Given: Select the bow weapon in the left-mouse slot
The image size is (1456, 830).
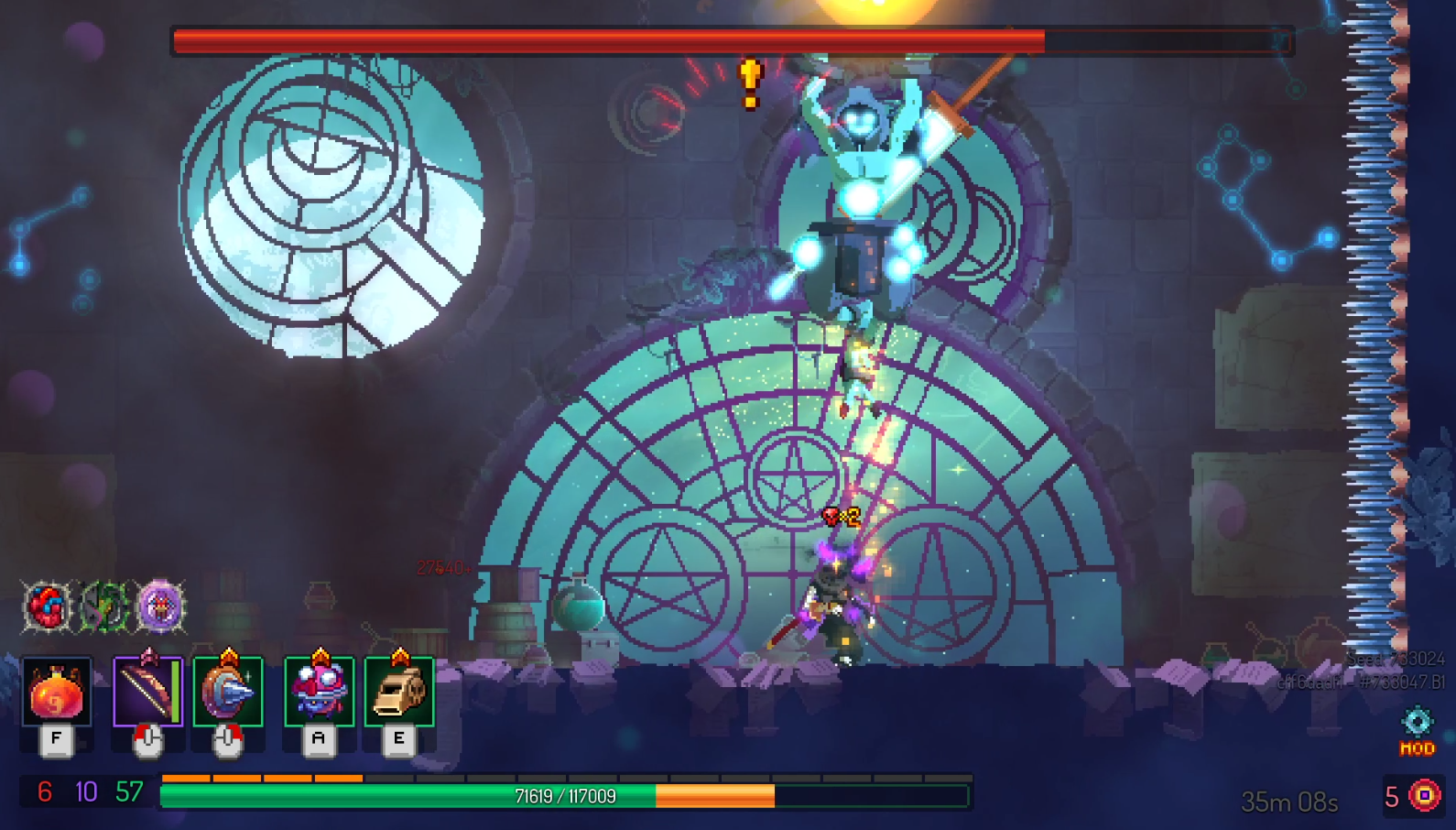Looking at the screenshot, I should coord(148,694).
